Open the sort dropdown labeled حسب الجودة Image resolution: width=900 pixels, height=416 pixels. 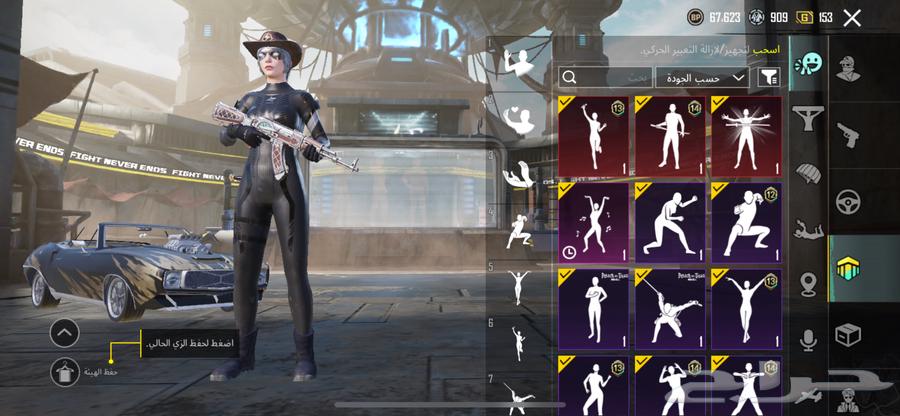(702, 76)
